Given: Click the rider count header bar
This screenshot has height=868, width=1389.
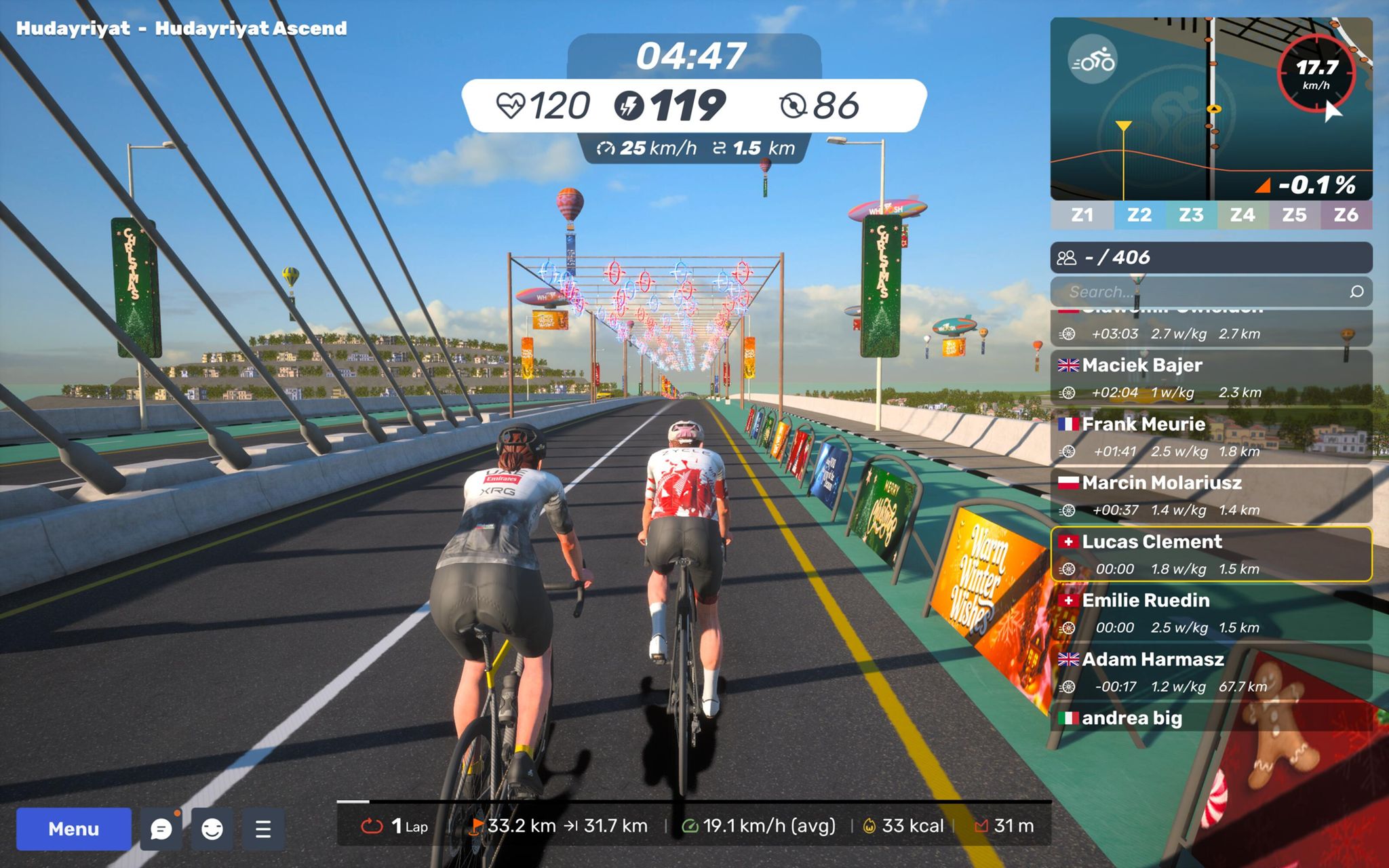Looking at the screenshot, I should click(1211, 258).
